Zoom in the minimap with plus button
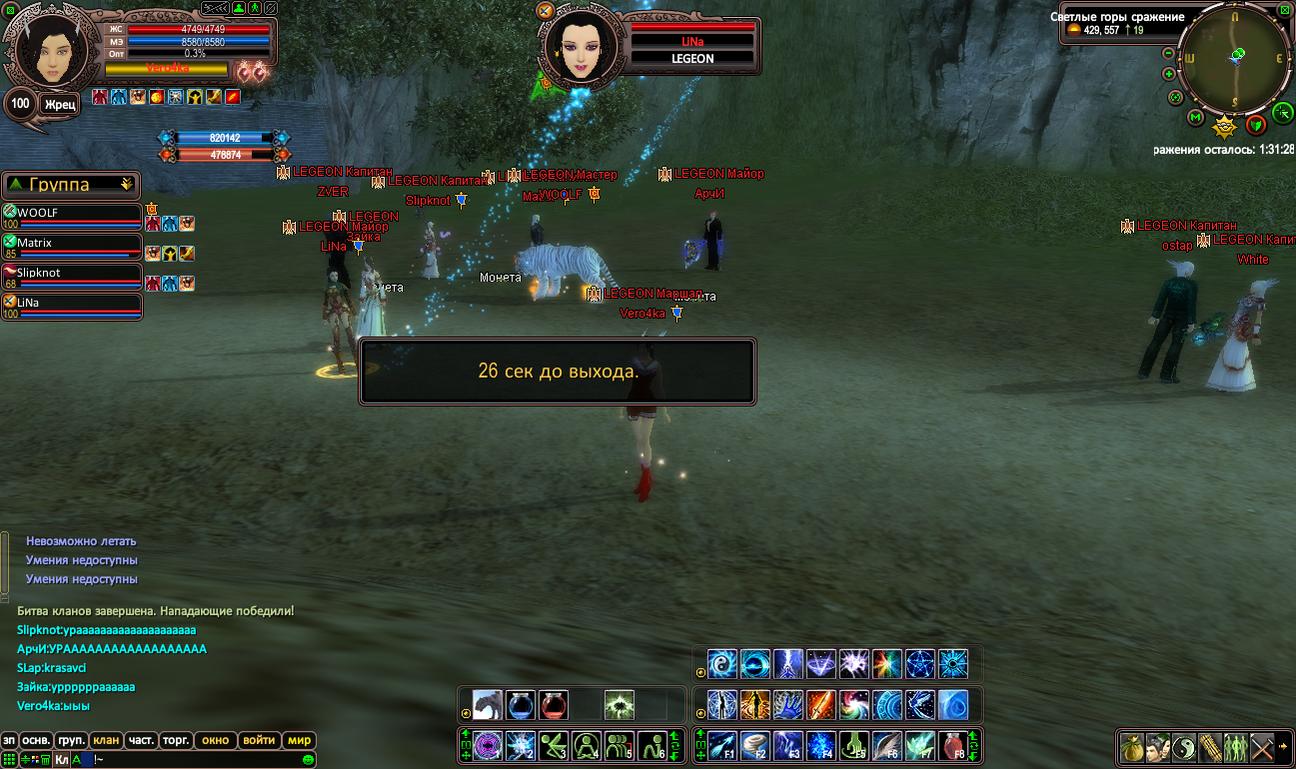 (x=1168, y=74)
